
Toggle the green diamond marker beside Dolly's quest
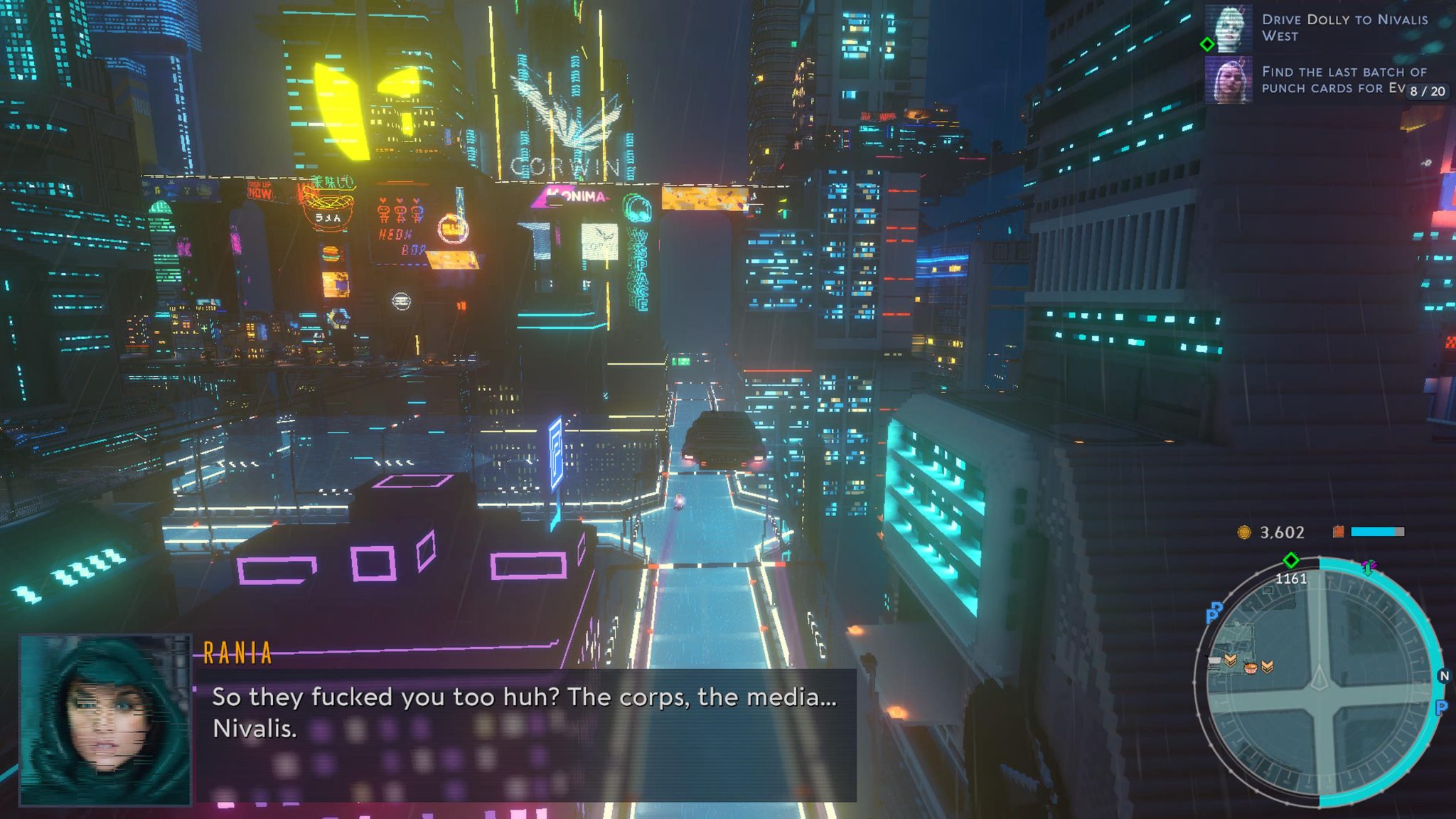click(1208, 44)
